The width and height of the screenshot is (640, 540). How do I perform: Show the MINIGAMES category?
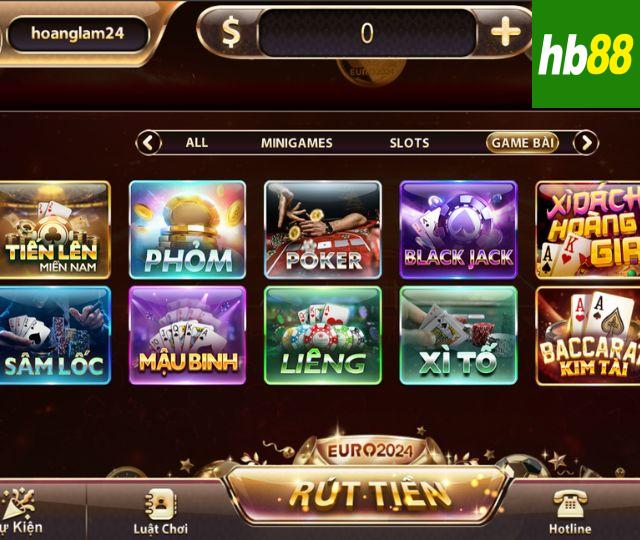pyautogui.click(x=296, y=143)
